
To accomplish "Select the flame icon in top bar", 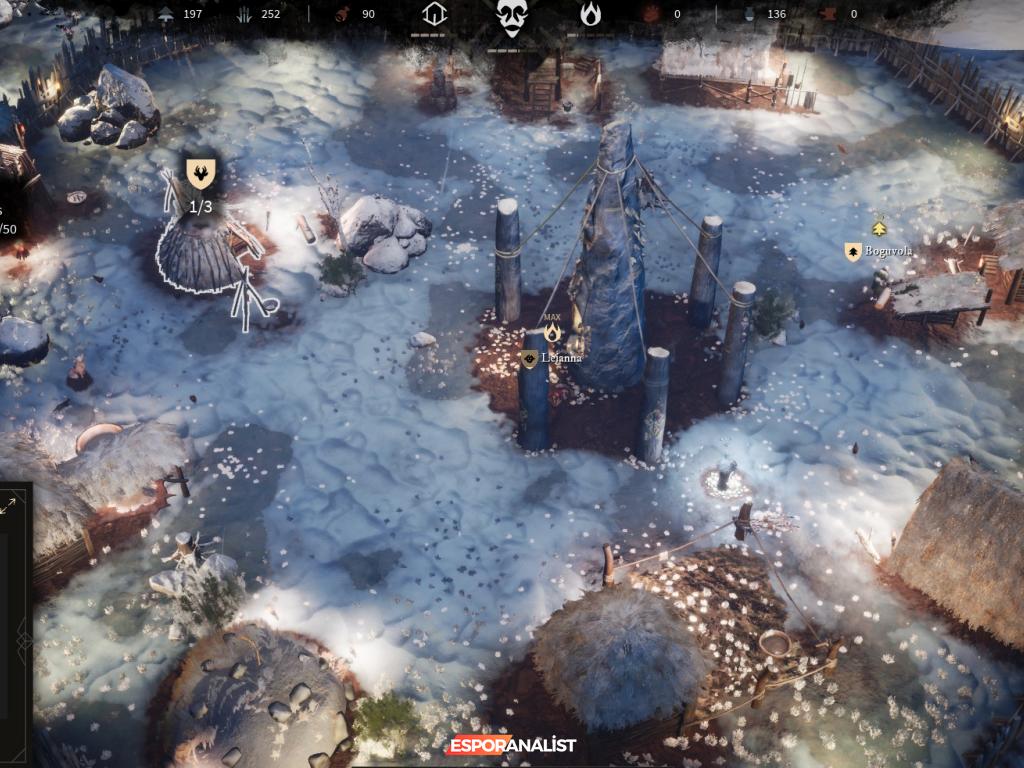I will coord(591,15).
